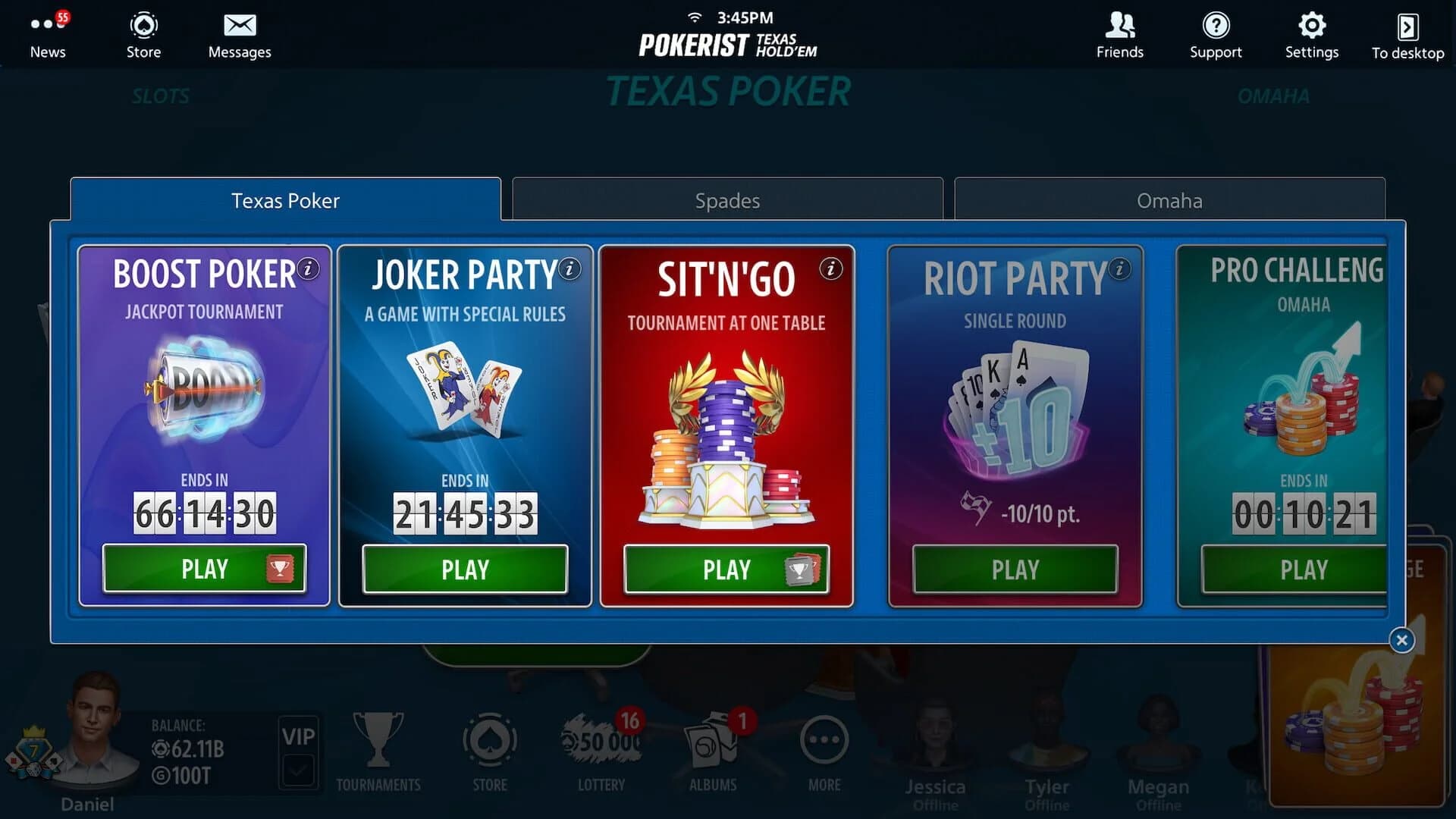Switch to the Spades tab
The width and height of the screenshot is (1456, 819).
(727, 200)
